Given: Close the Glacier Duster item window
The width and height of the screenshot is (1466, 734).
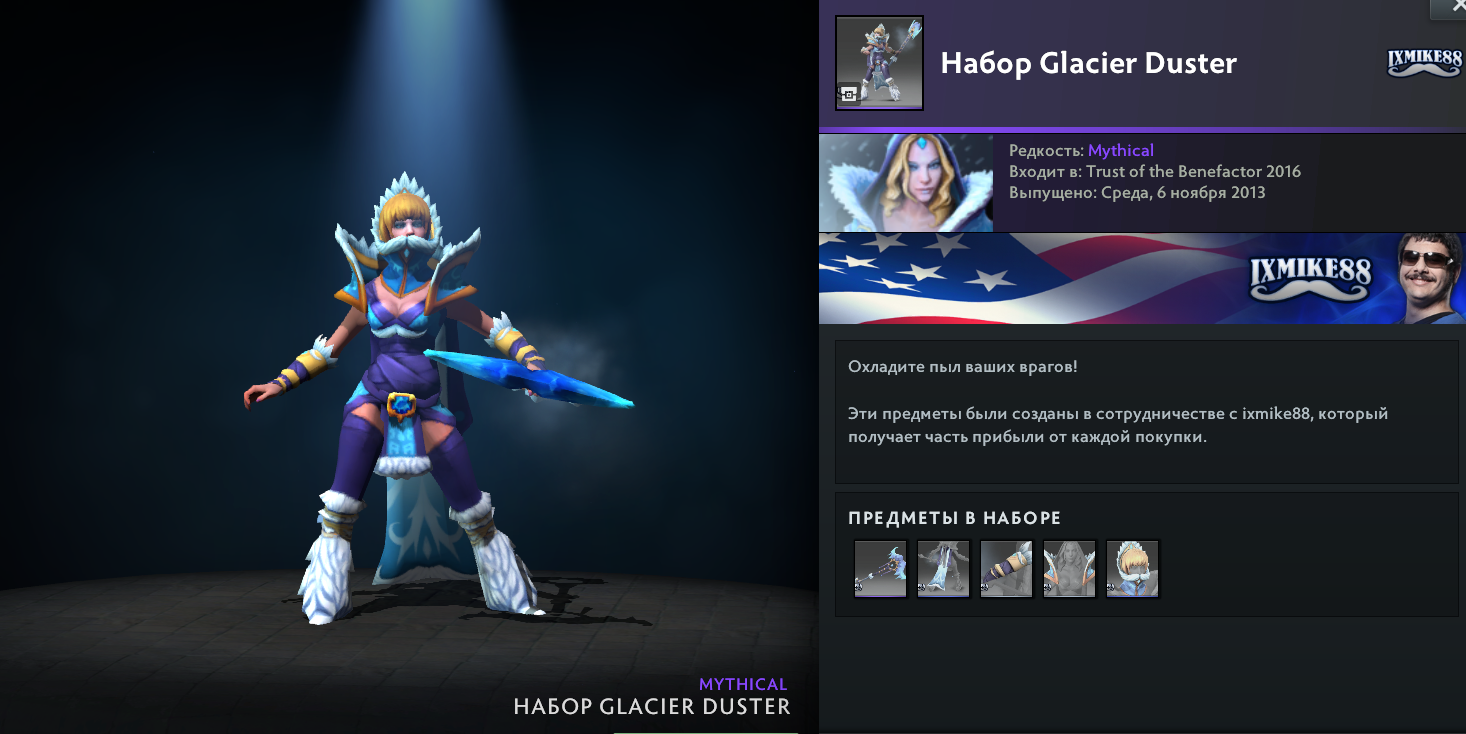Looking at the screenshot, I should (x=1449, y=8).
